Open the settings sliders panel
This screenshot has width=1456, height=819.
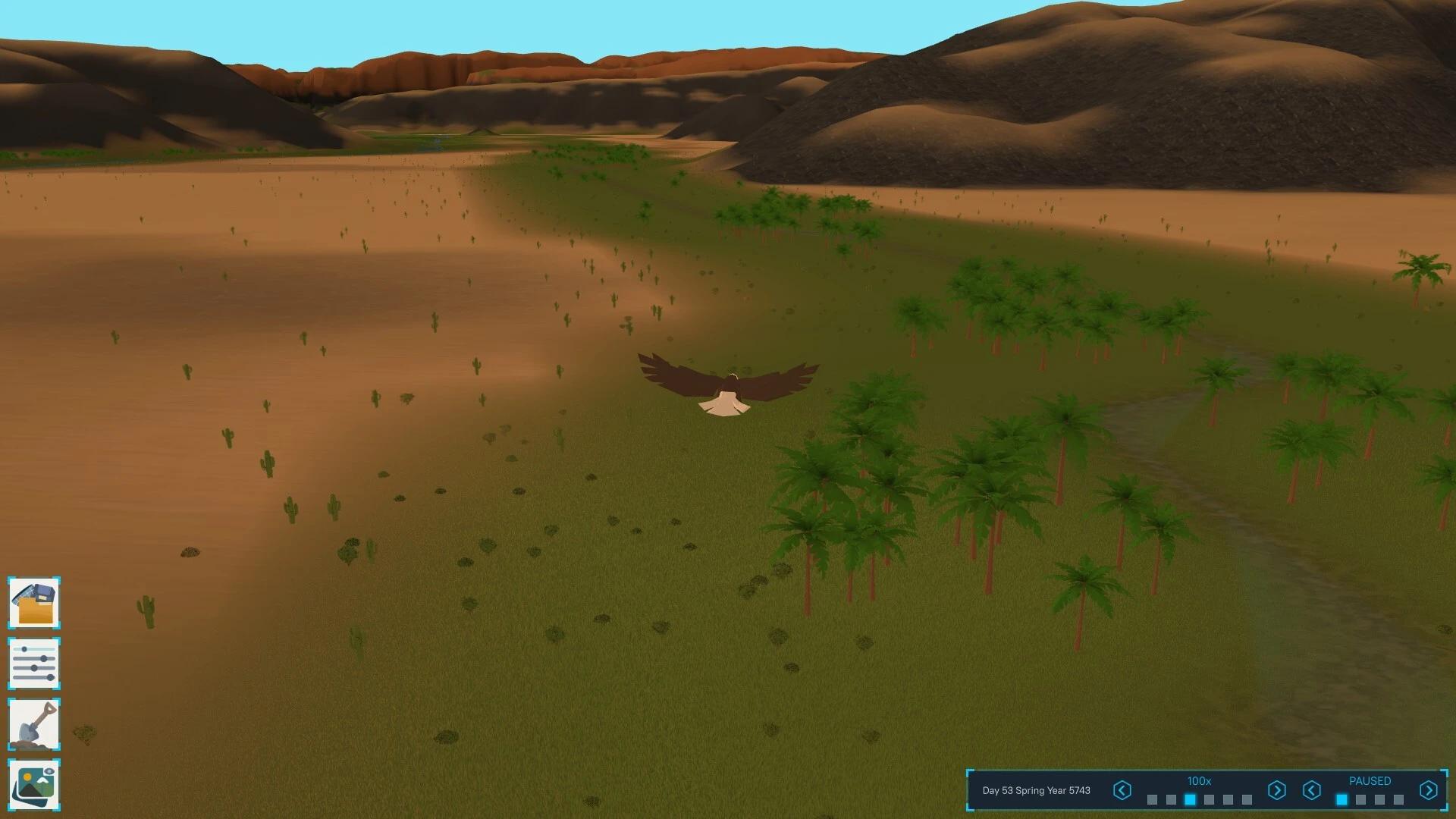(x=35, y=664)
